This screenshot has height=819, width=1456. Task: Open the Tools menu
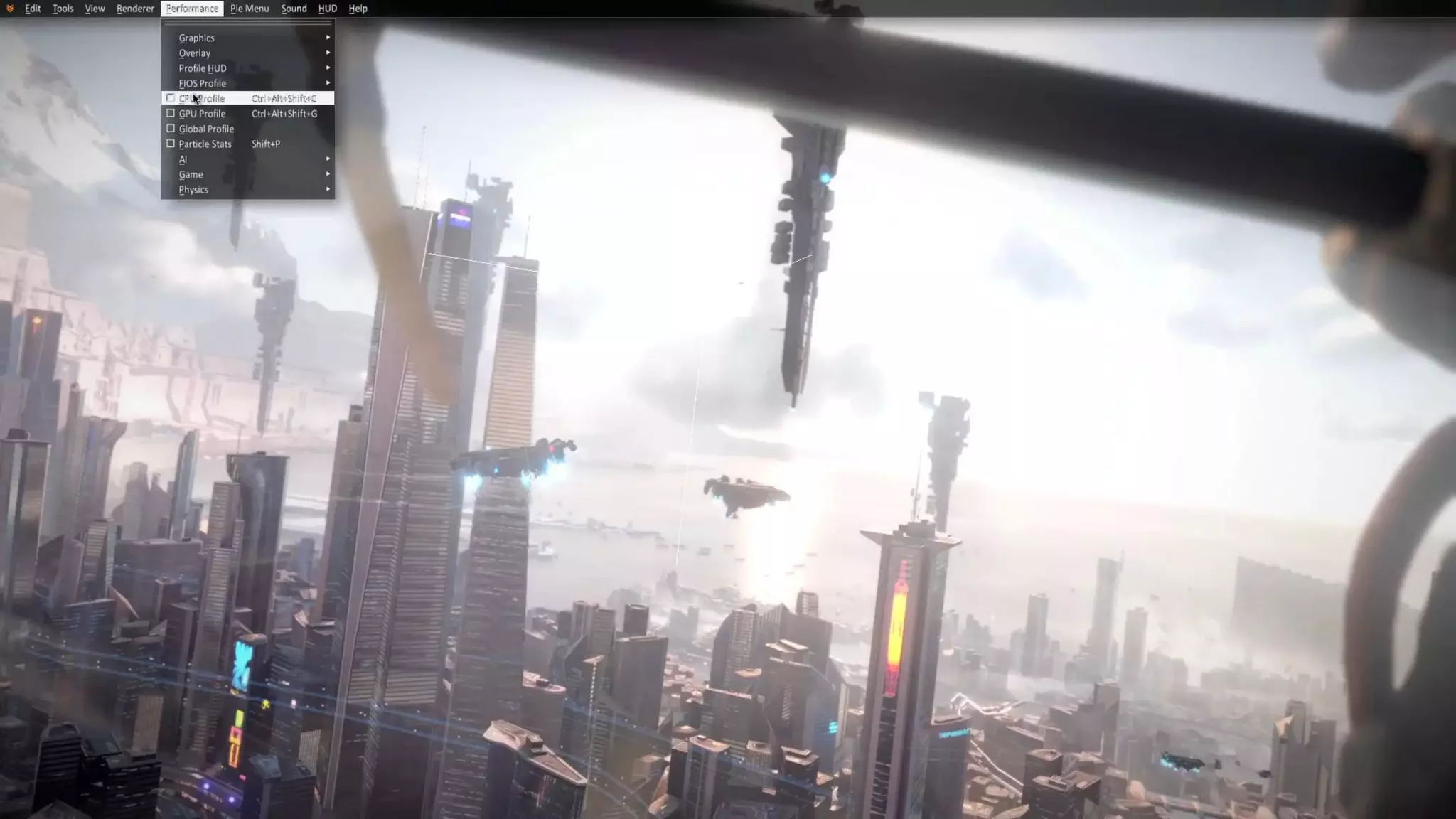click(63, 9)
